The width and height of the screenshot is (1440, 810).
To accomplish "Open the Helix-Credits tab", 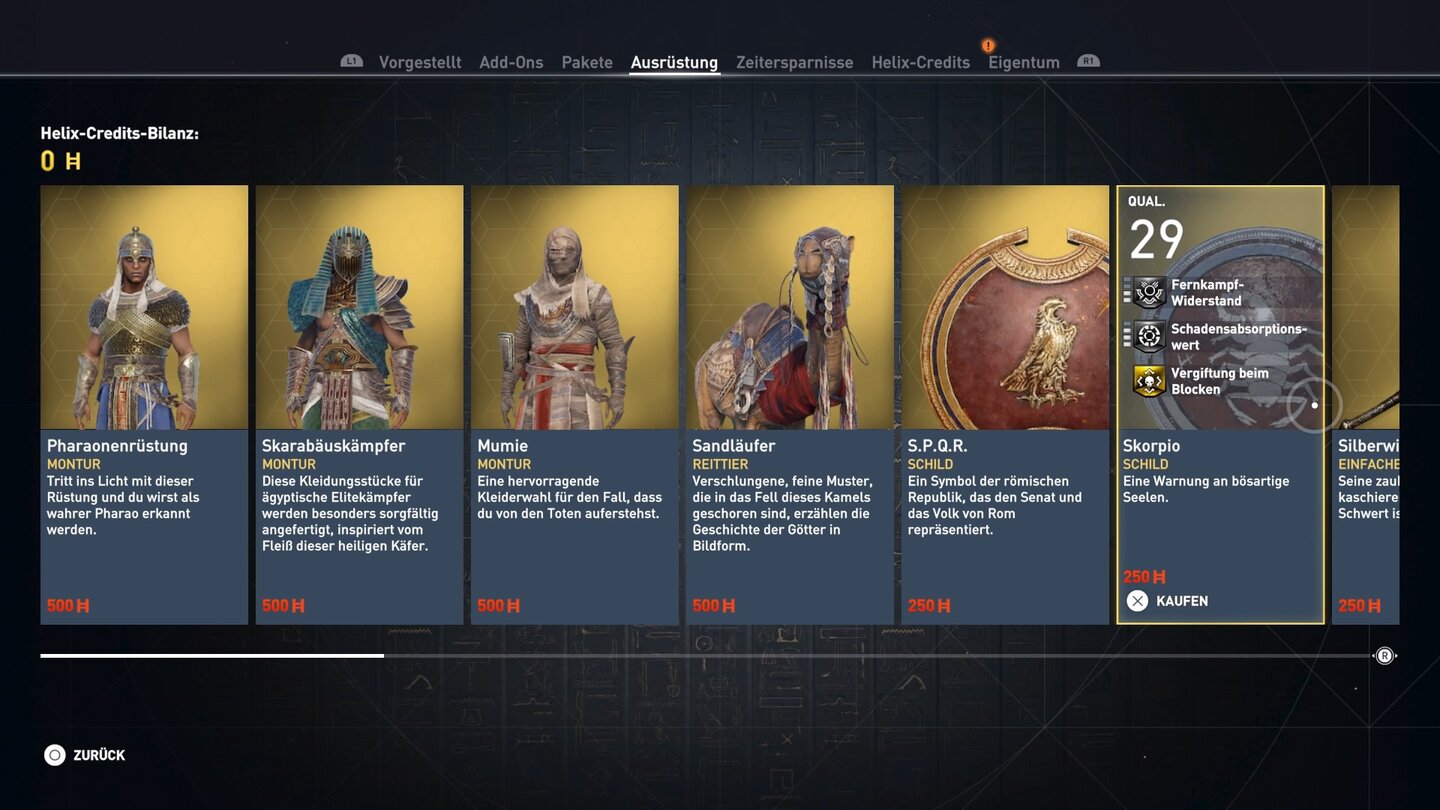I will [x=920, y=62].
